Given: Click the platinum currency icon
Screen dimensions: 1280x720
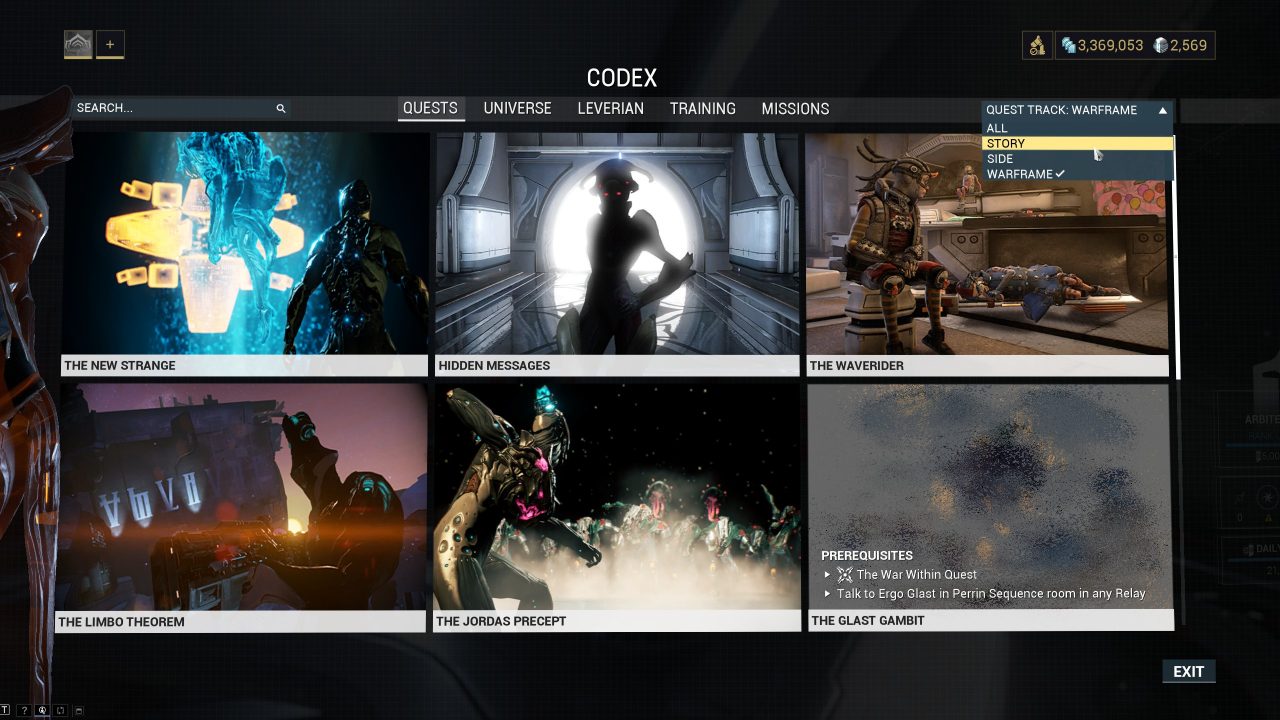Looking at the screenshot, I should point(1159,45).
